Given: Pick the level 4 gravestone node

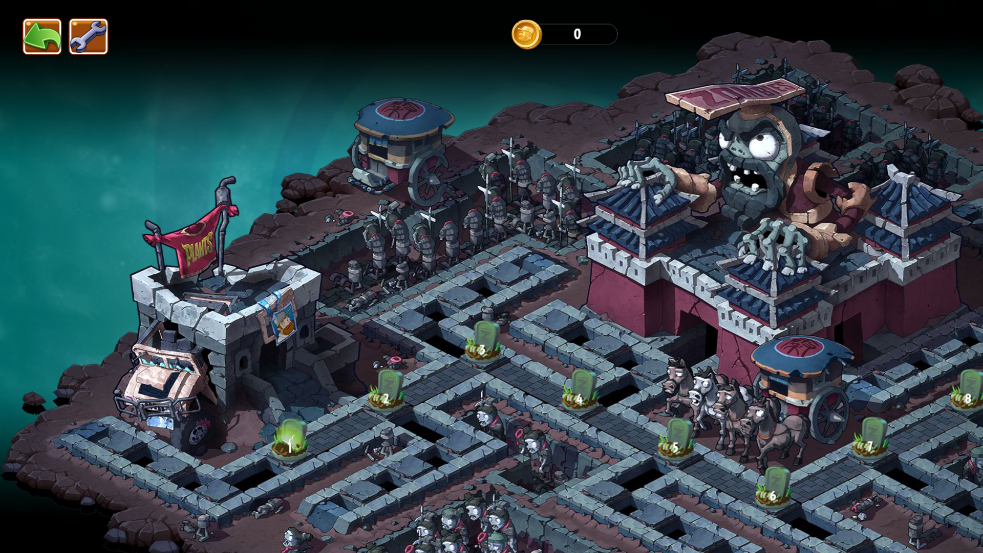Looking at the screenshot, I should (580, 389).
